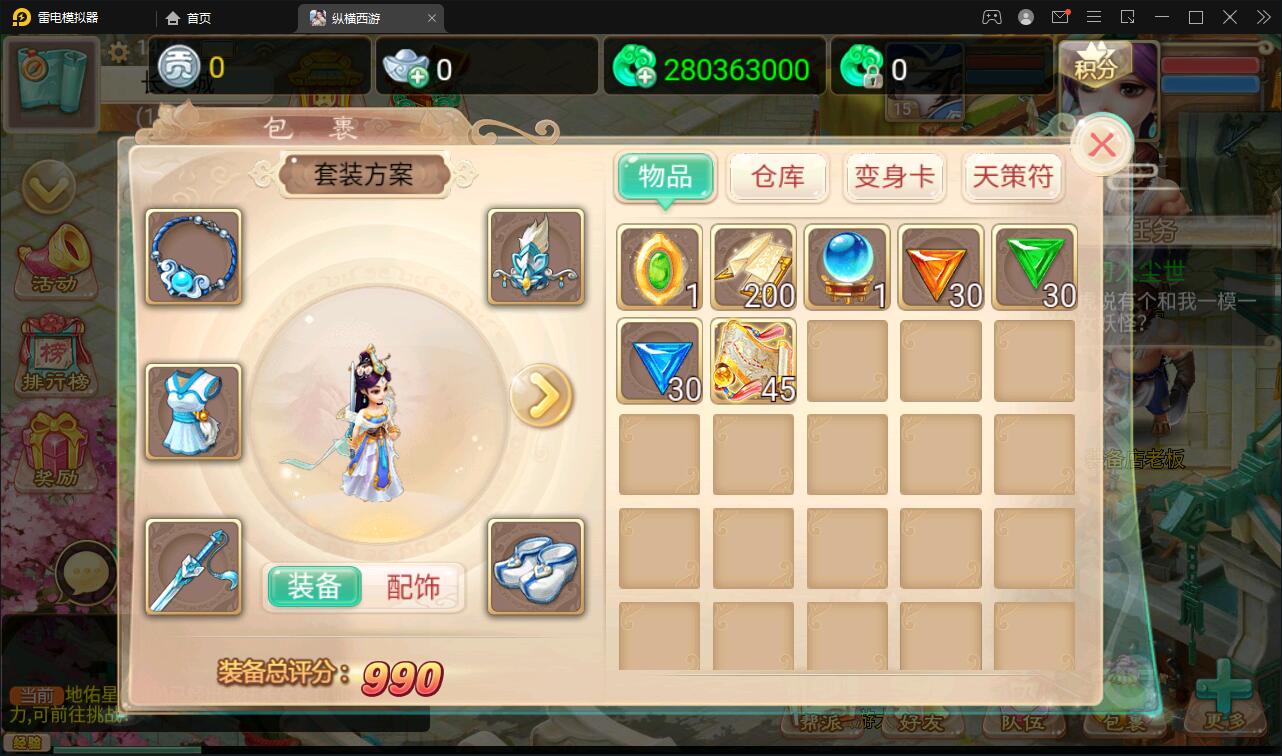Switch to the 天策符 tab
1282x756 pixels.
pos(1012,177)
